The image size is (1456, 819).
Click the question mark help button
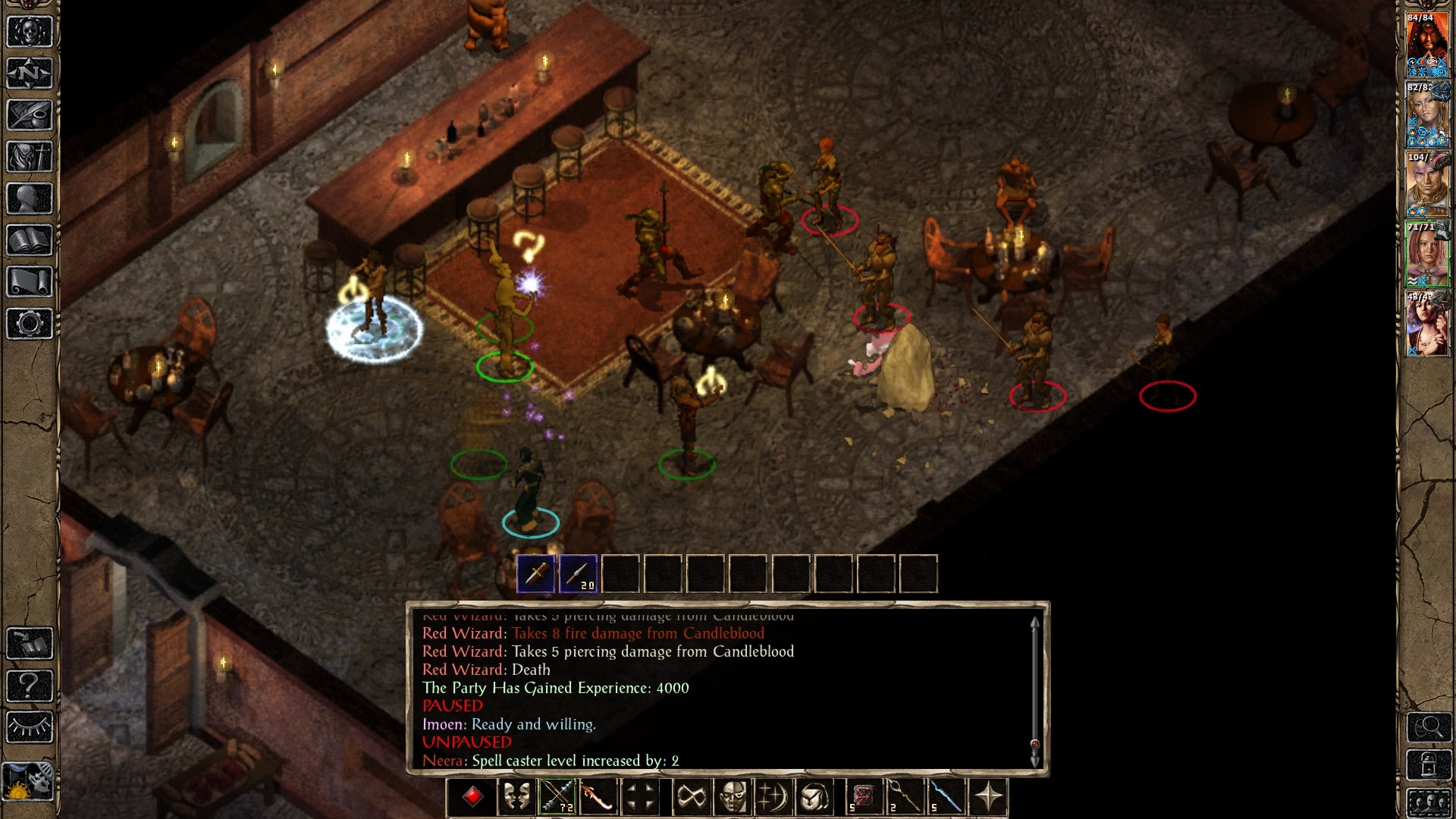29,684
